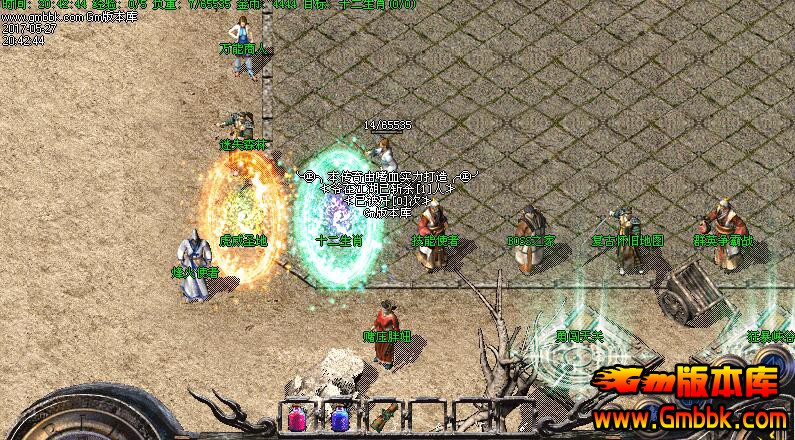
Task: Use the red health potion in the belt
Action: pyautogui.click(x=297, y=419)
